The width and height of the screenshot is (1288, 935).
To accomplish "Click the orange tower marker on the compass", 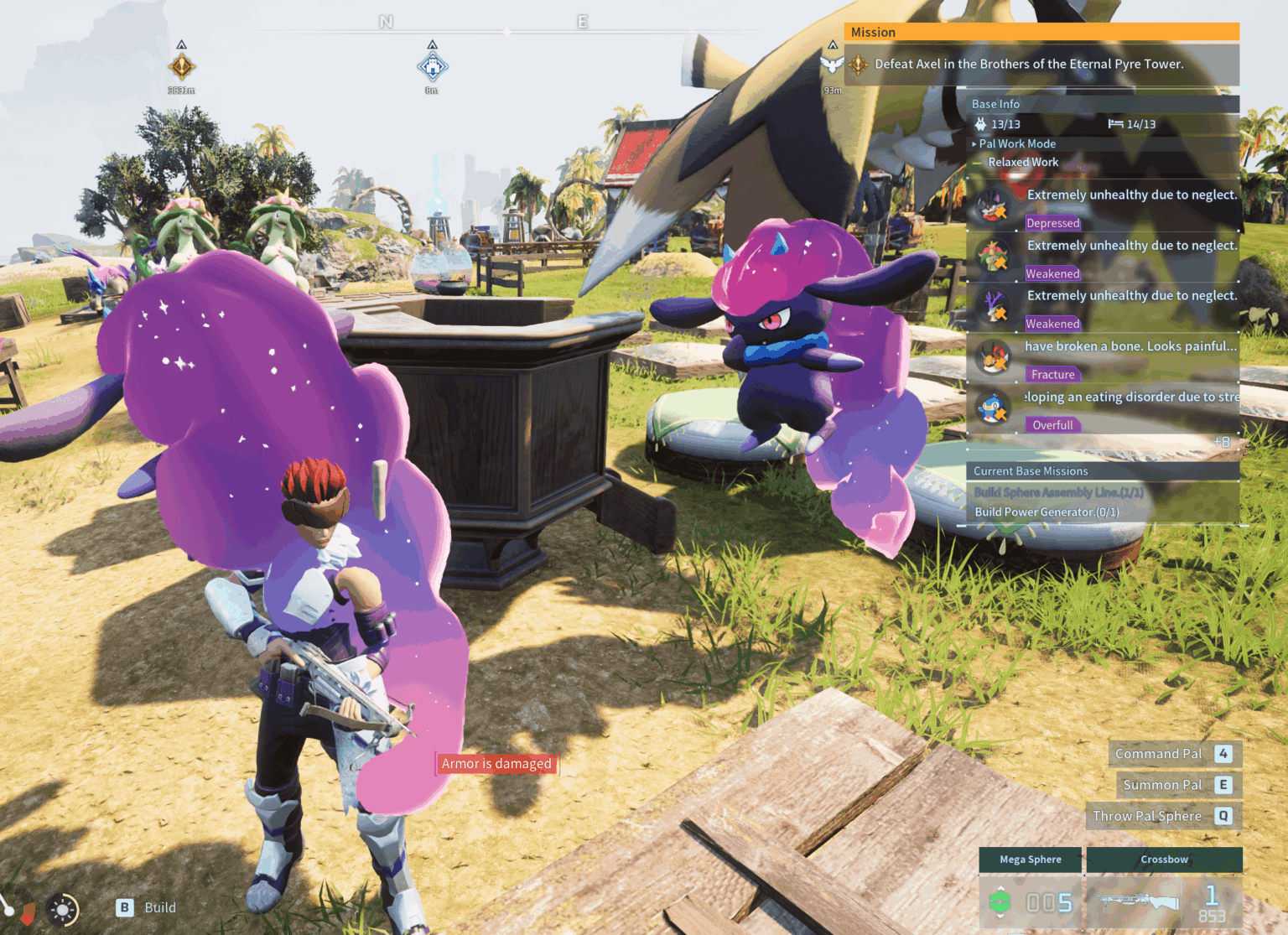I will [181, 65].
